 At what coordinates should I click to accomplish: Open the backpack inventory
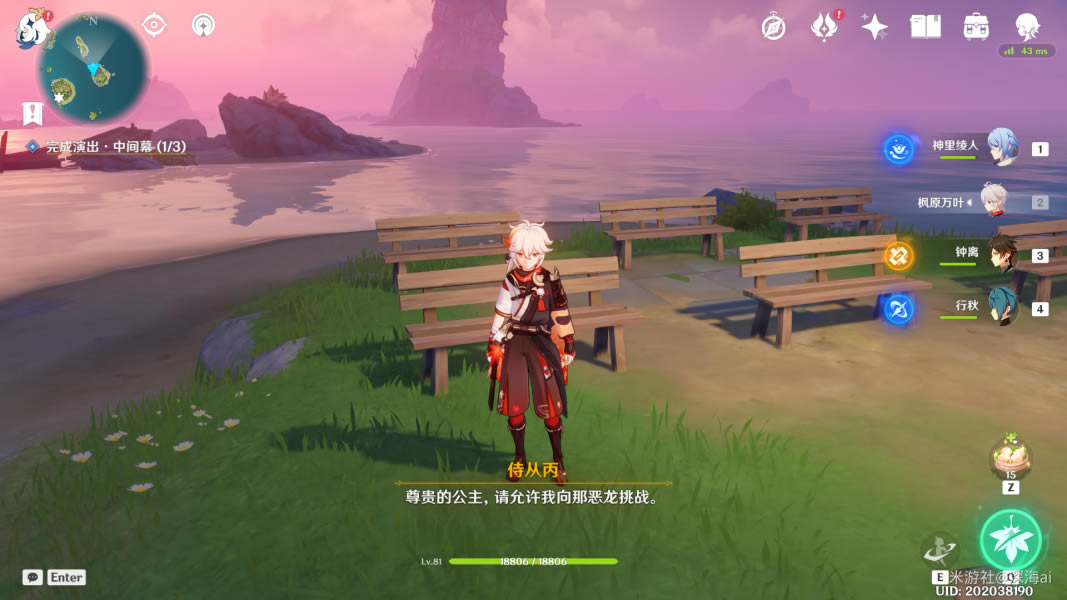coord(976,27)
